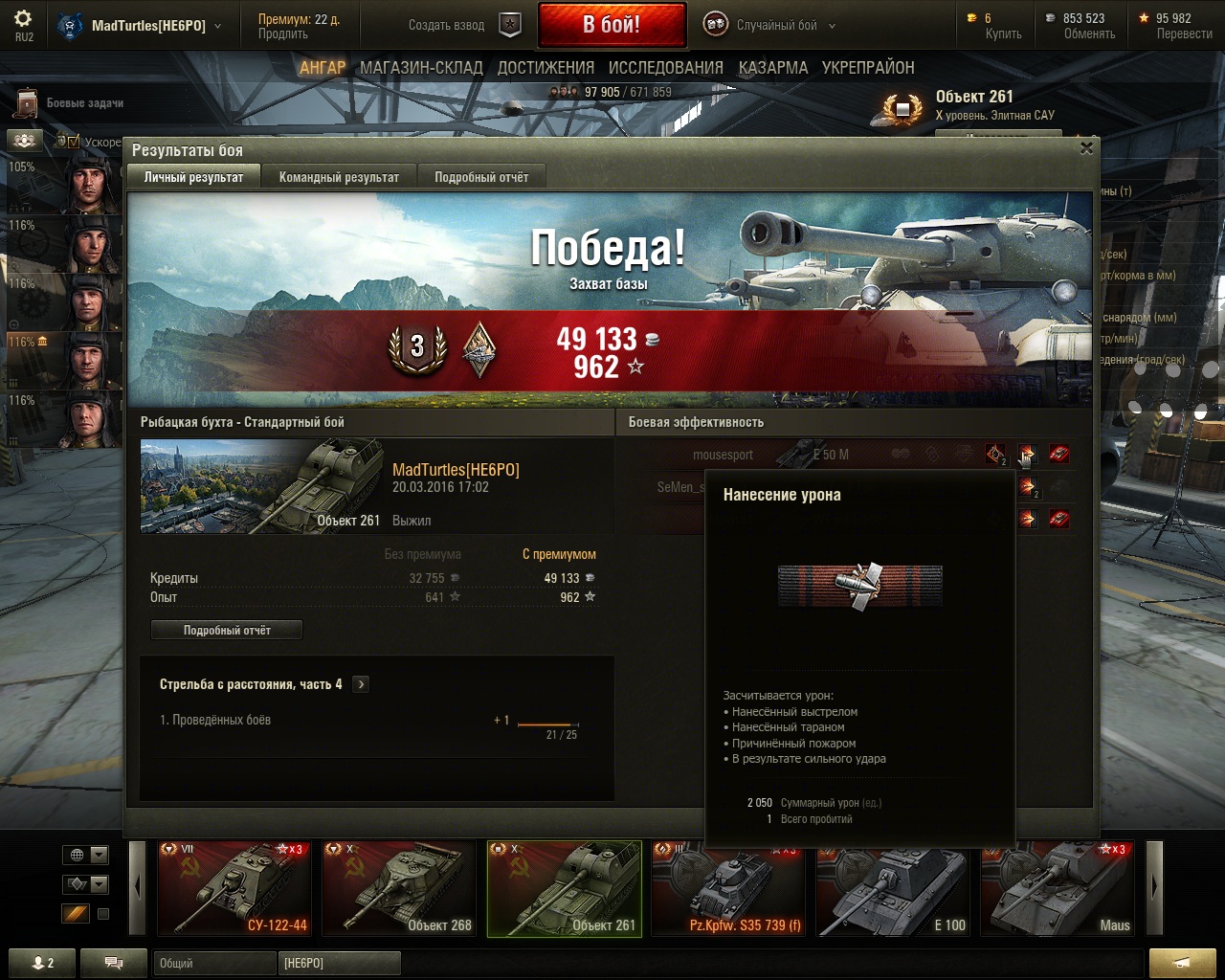Open the Исследования tech tree

pos(666,68)
